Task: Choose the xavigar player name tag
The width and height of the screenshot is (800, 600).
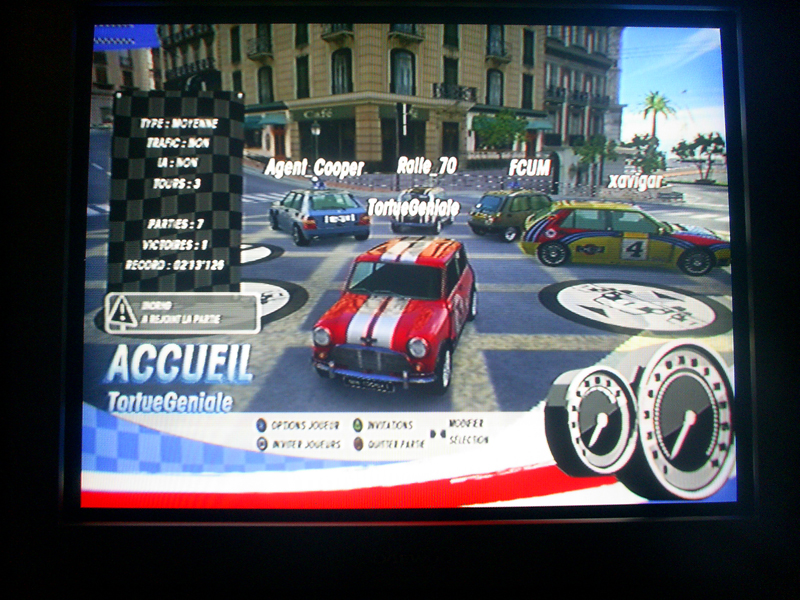Action: click(x=634, y=182)
